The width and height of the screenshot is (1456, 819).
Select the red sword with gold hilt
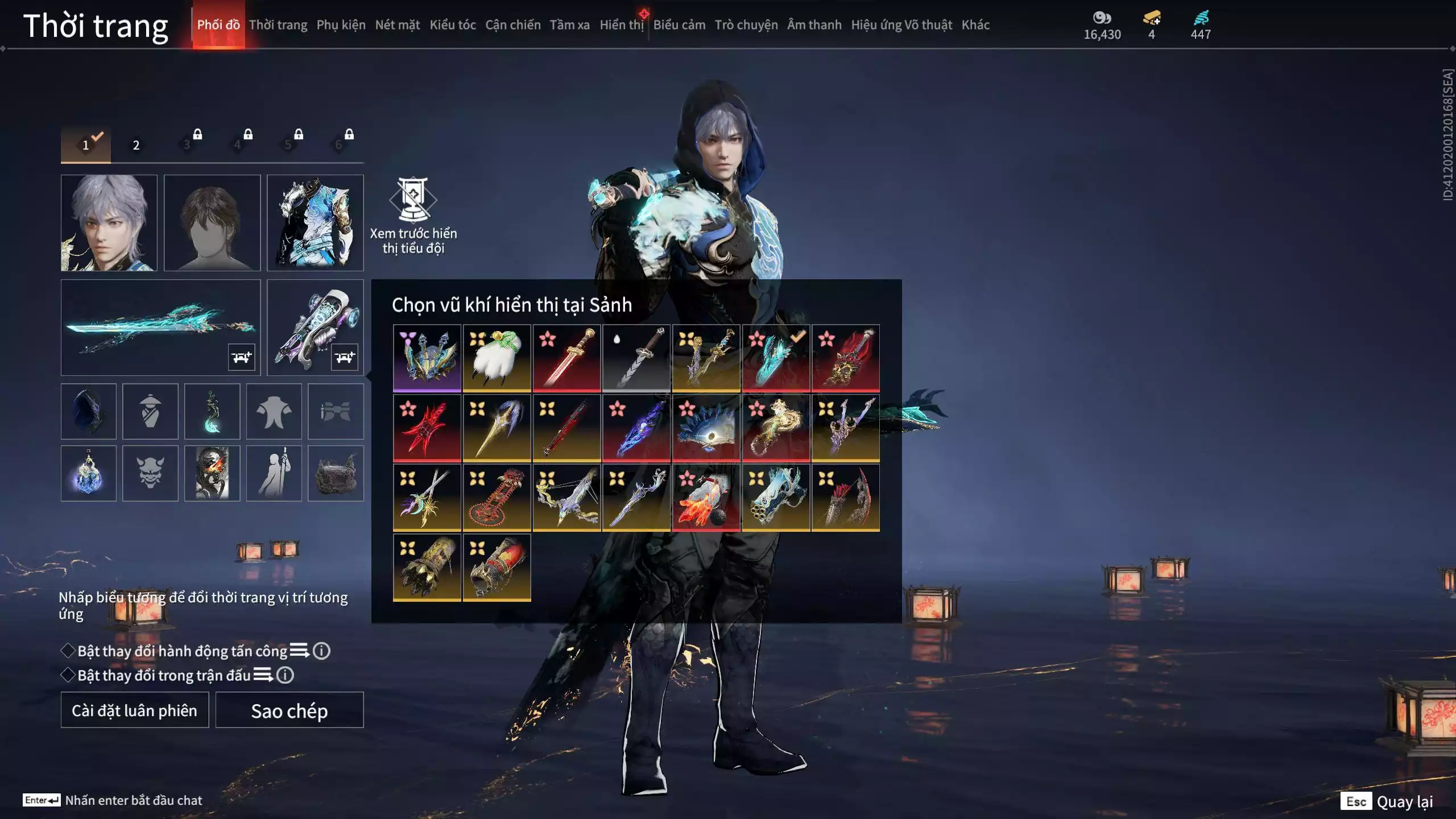pyautogui.click(x=566, y=358)
